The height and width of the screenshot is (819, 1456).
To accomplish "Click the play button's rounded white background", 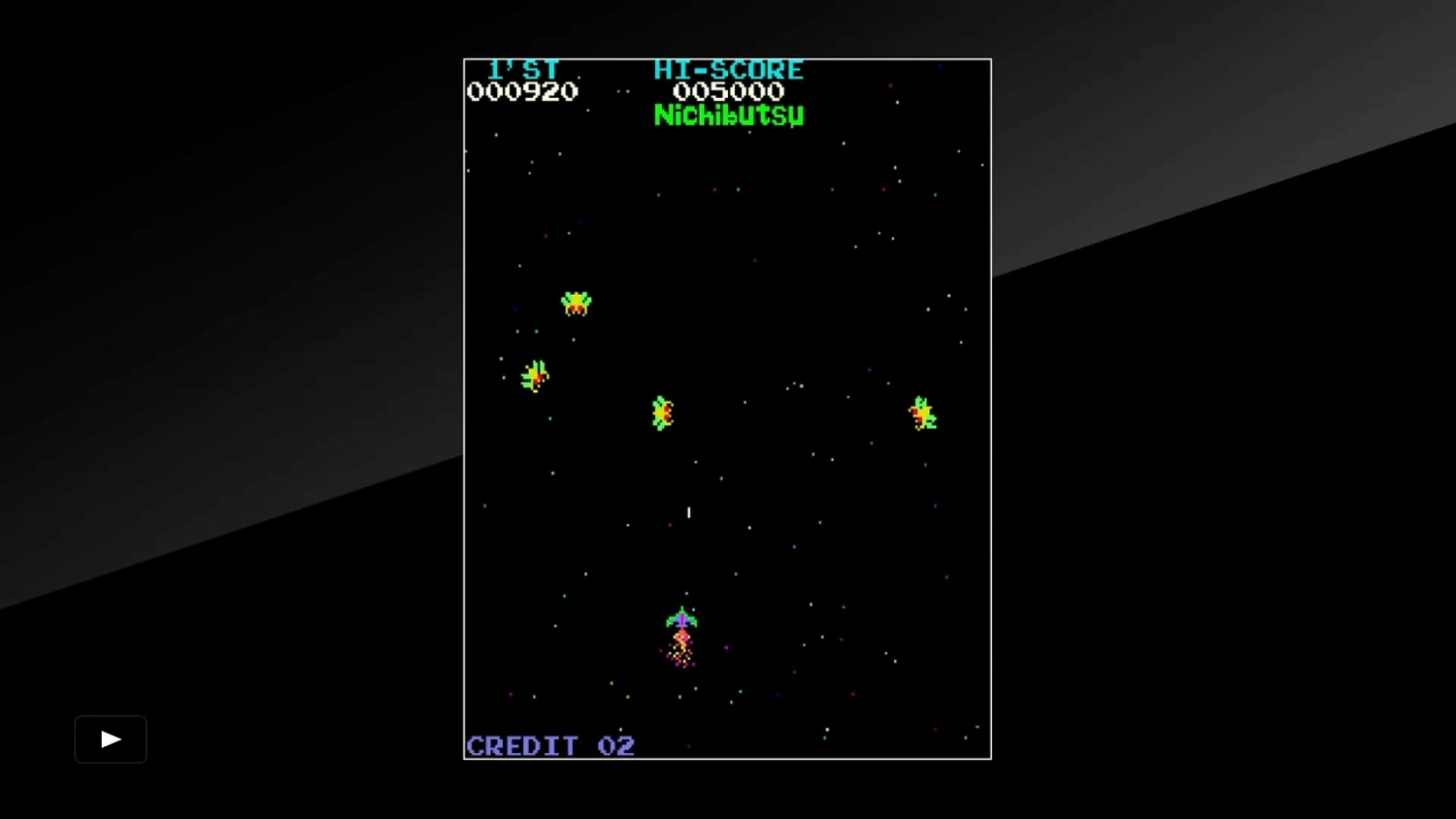I will (110, 738).
